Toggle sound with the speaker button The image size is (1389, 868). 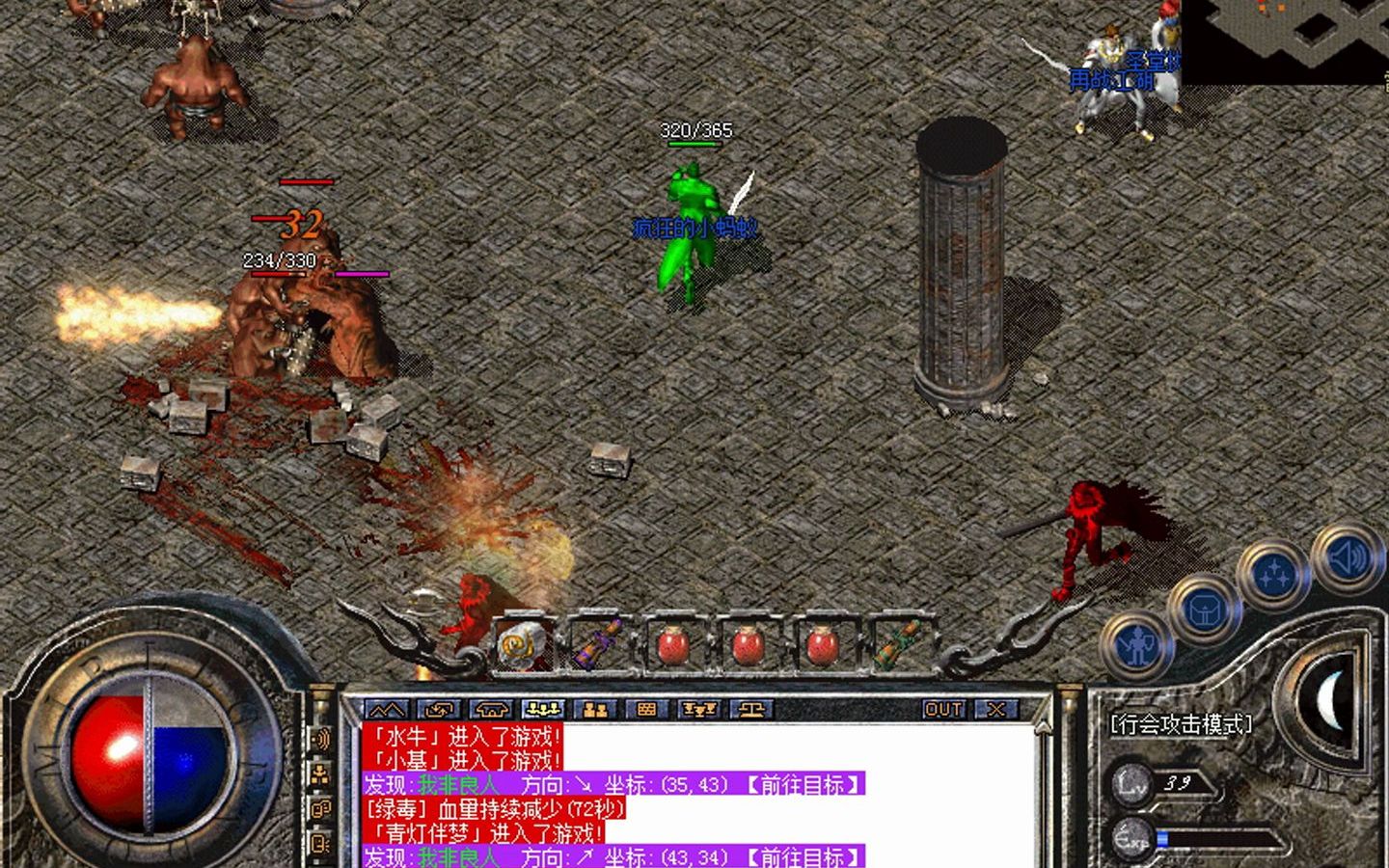pyautogui.click(x=1344, y=557)
